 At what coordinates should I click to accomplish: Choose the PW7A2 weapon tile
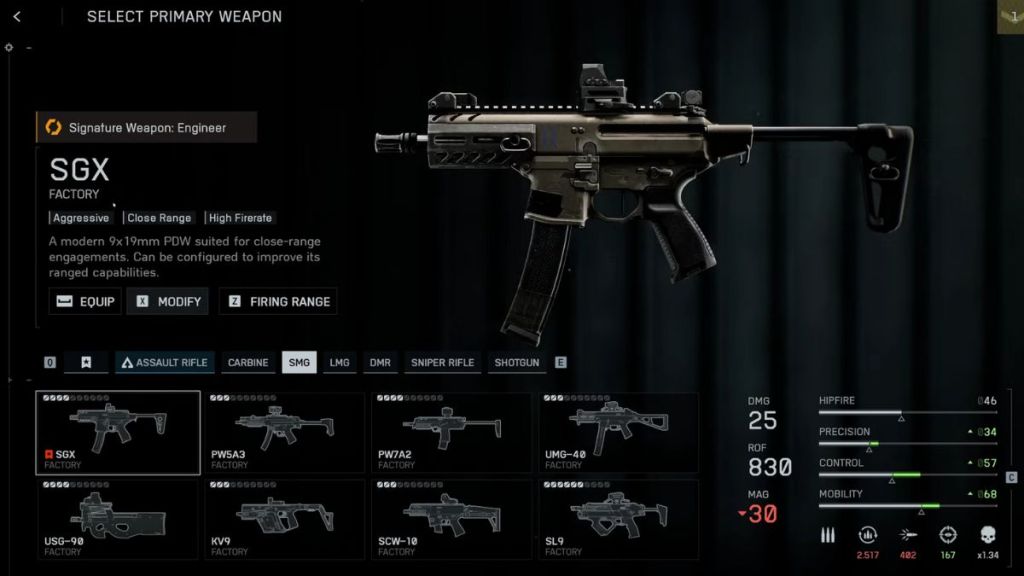coord(452,432)
